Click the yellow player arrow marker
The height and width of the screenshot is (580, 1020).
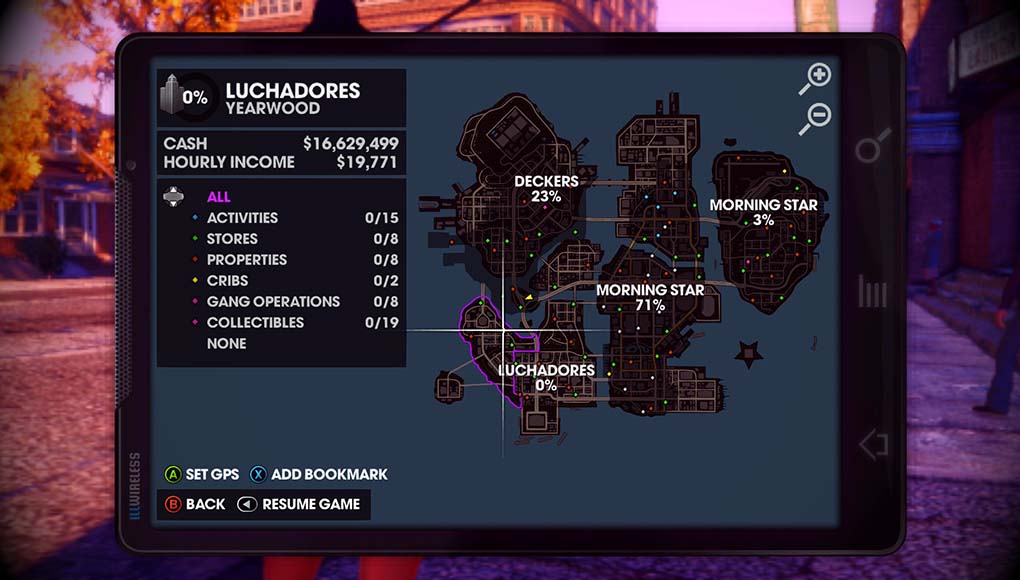click(x=527, y=296)
